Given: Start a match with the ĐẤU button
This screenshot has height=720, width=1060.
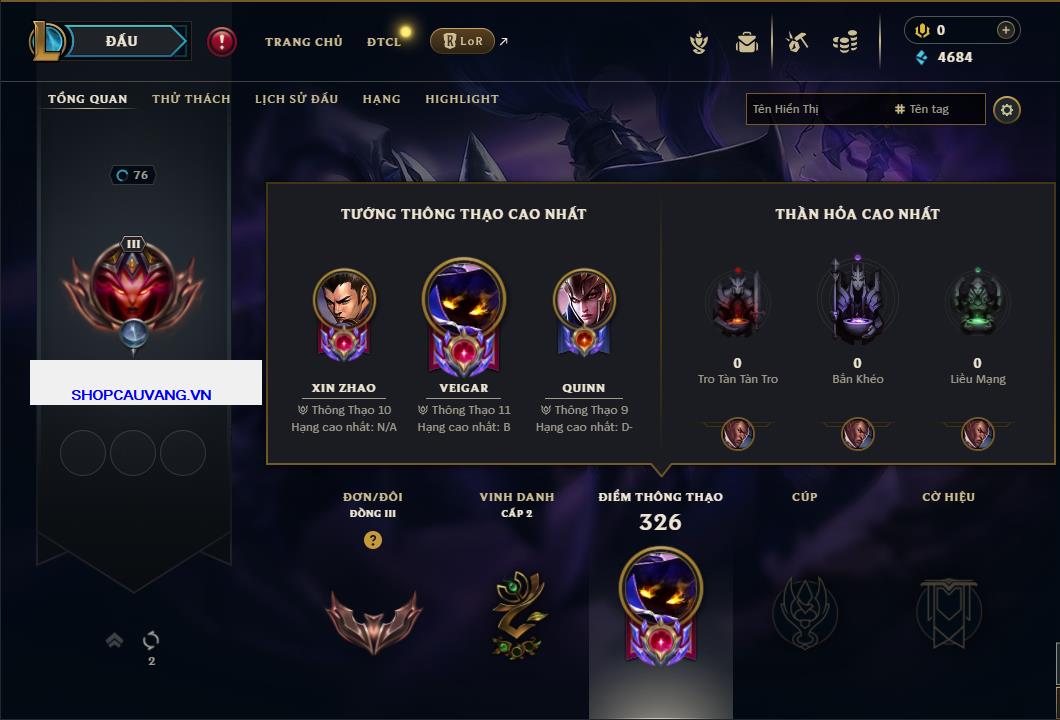Looking at the screenshot, I should pos(123,41).
